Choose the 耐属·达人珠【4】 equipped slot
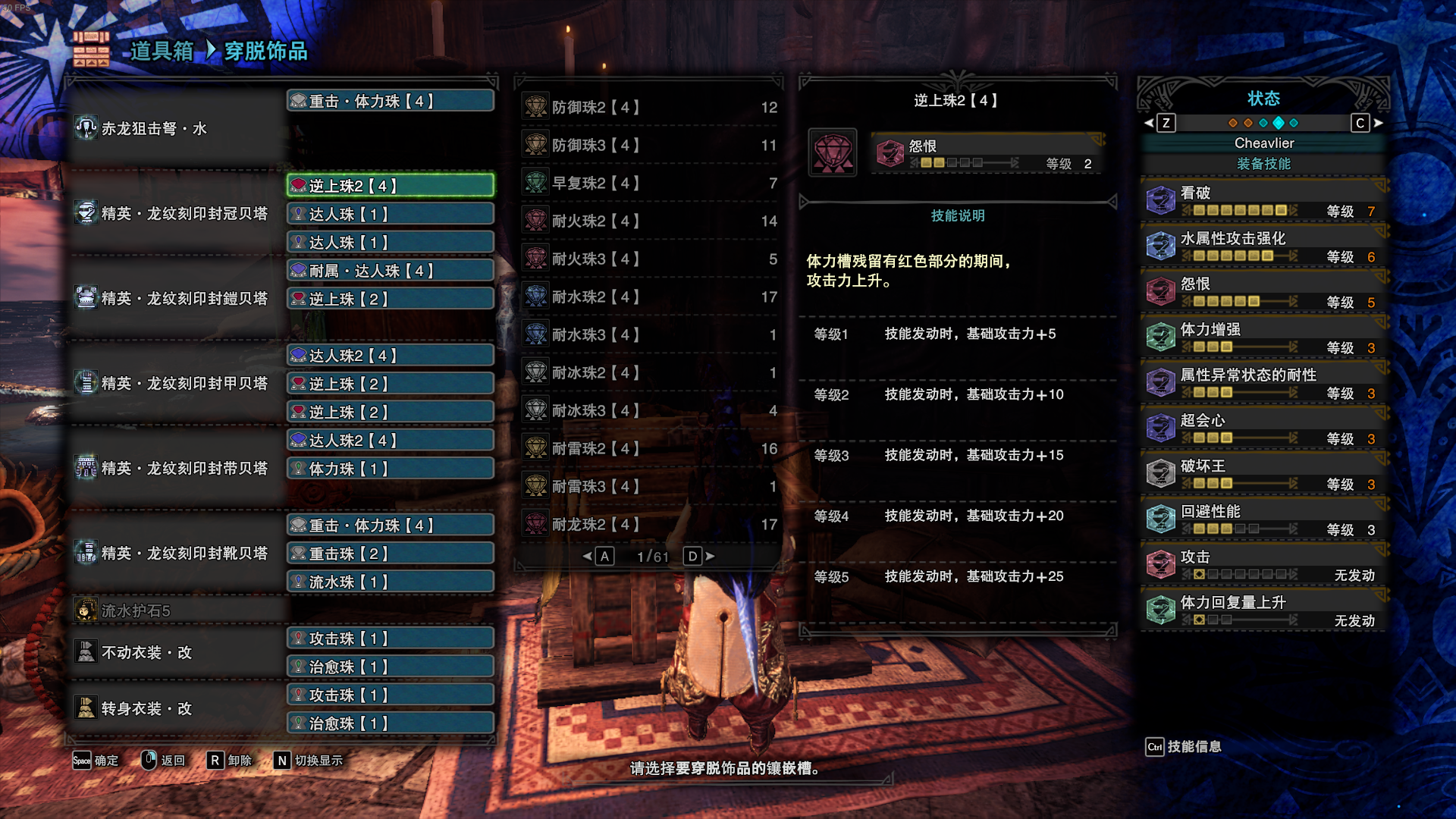The height and width of the screenshot is (819, 1456). 391,271
